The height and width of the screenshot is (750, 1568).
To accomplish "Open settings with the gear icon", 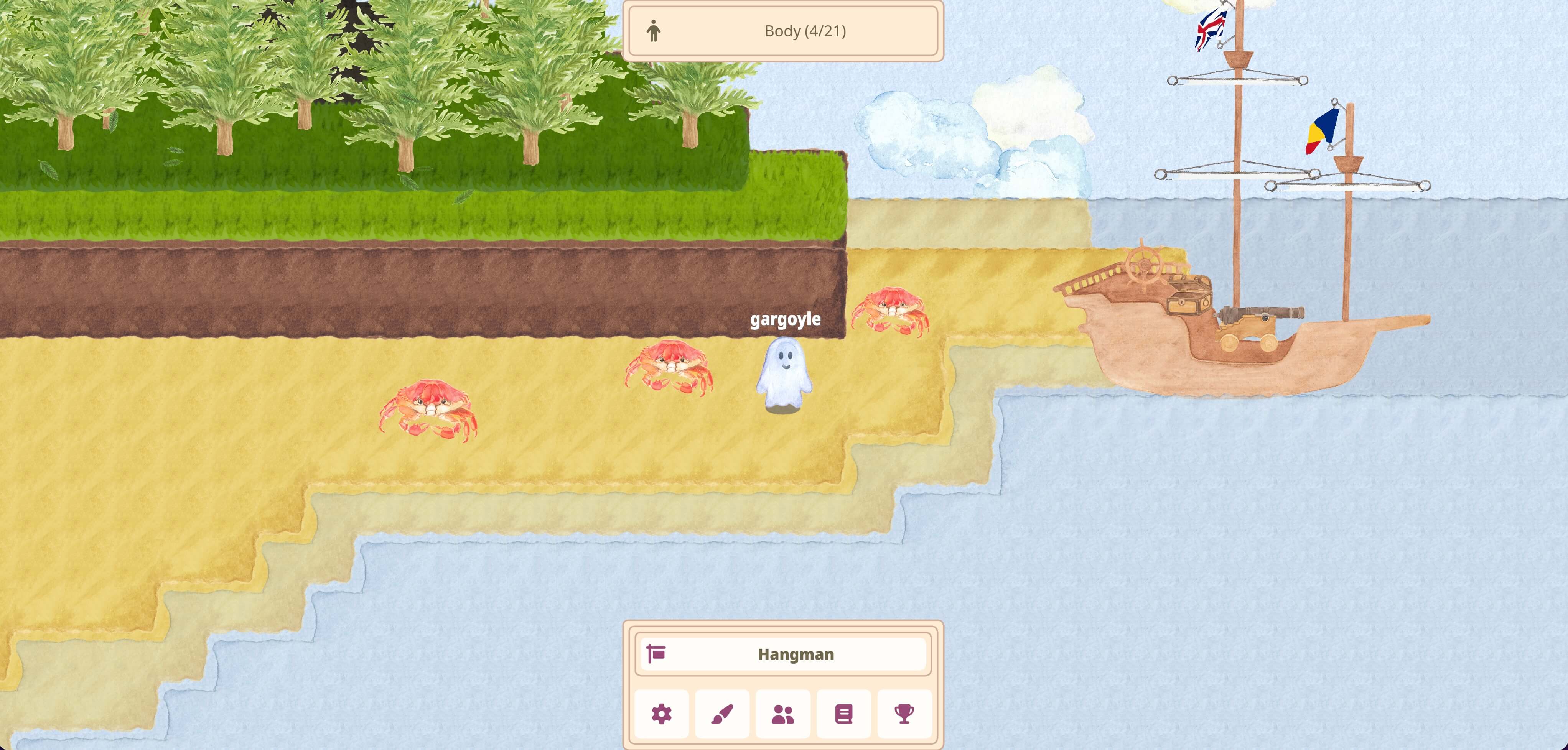I will [x=662, y=714].
